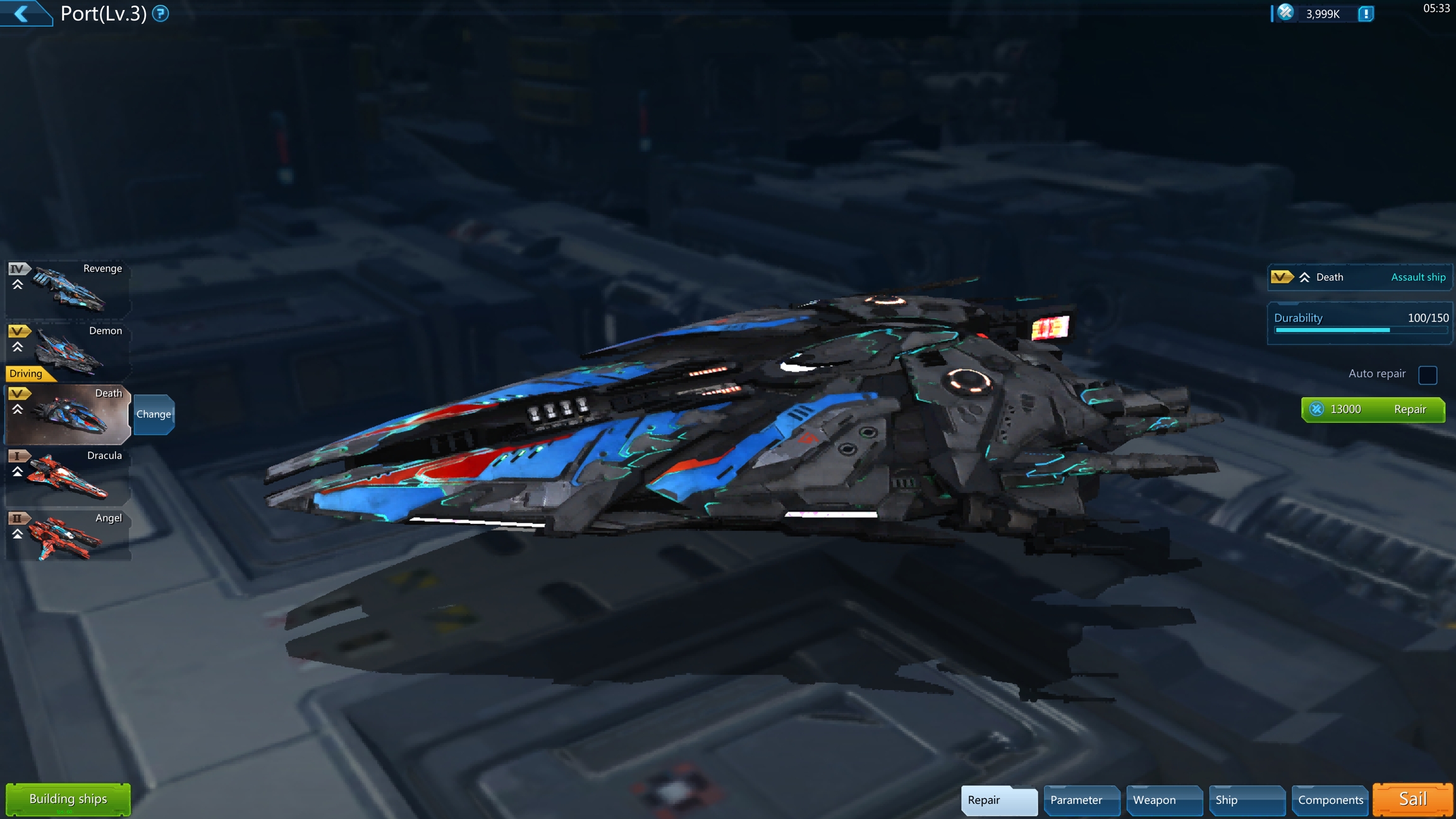Open the Parameter tab
1456x819 pixels.
coord(1081,800)
